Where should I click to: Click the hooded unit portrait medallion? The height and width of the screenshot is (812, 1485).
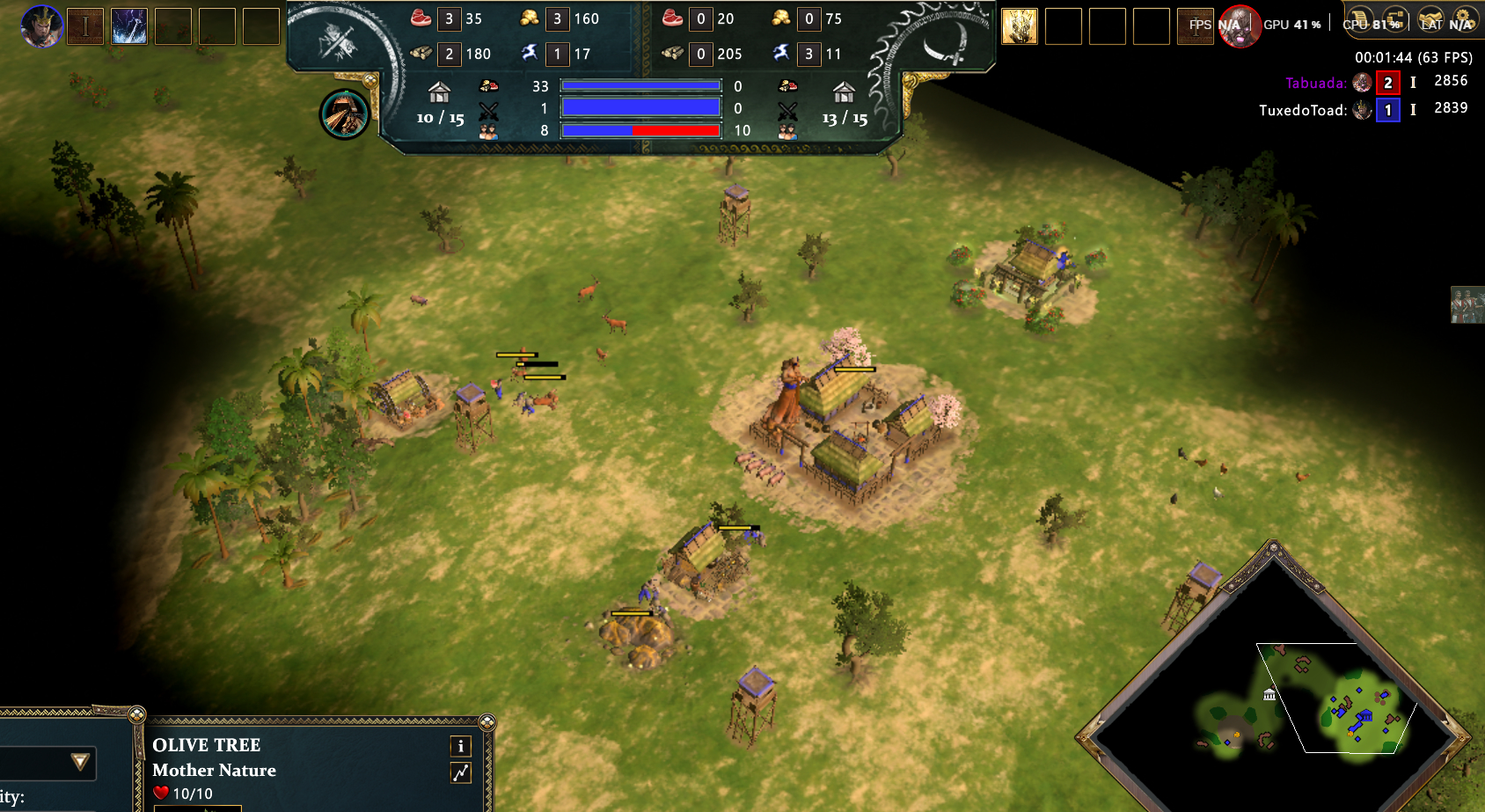[344, 114]
